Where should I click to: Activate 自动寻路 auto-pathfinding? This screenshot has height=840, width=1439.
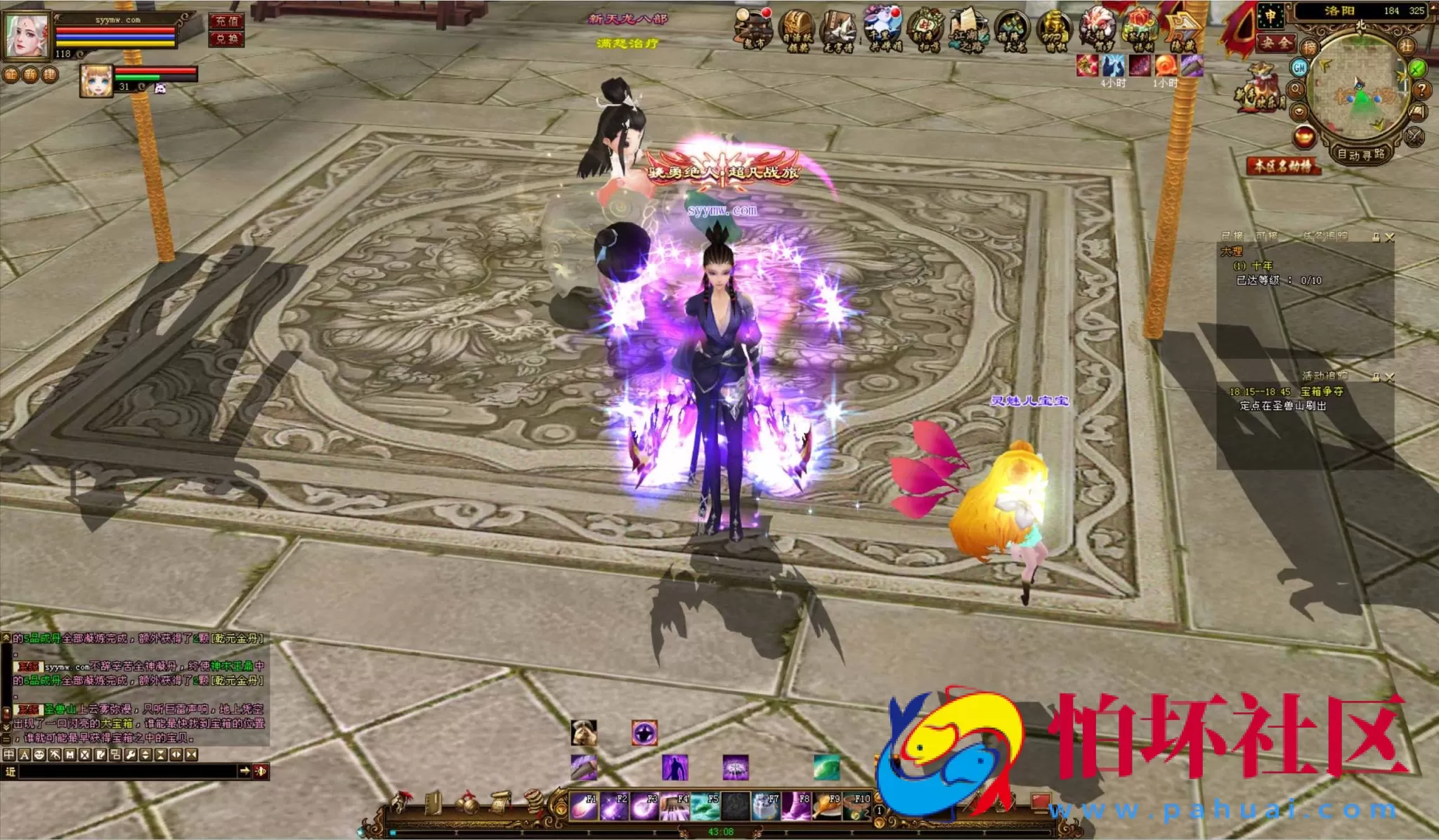(1360, 154)
